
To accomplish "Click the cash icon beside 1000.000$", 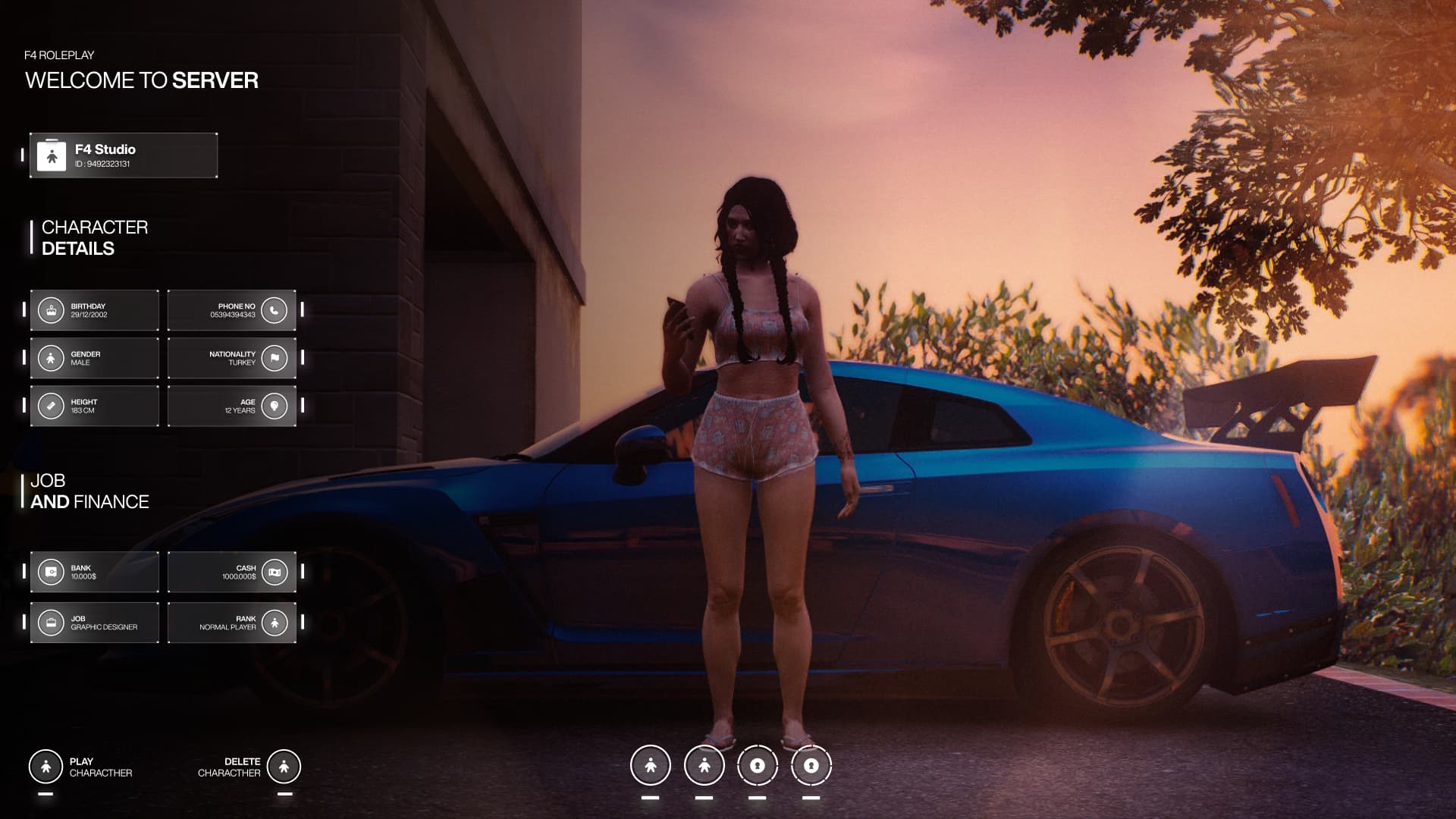I will pyautogui.click(x=273, y=572).
